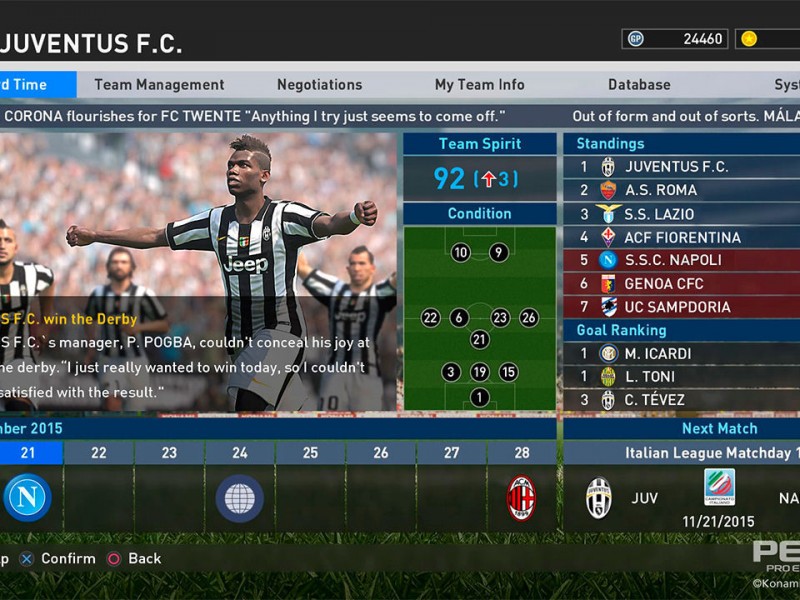800x600 pixels.
Task: Select the AC Milan match on day 28
Action: [x=521, y=498]
